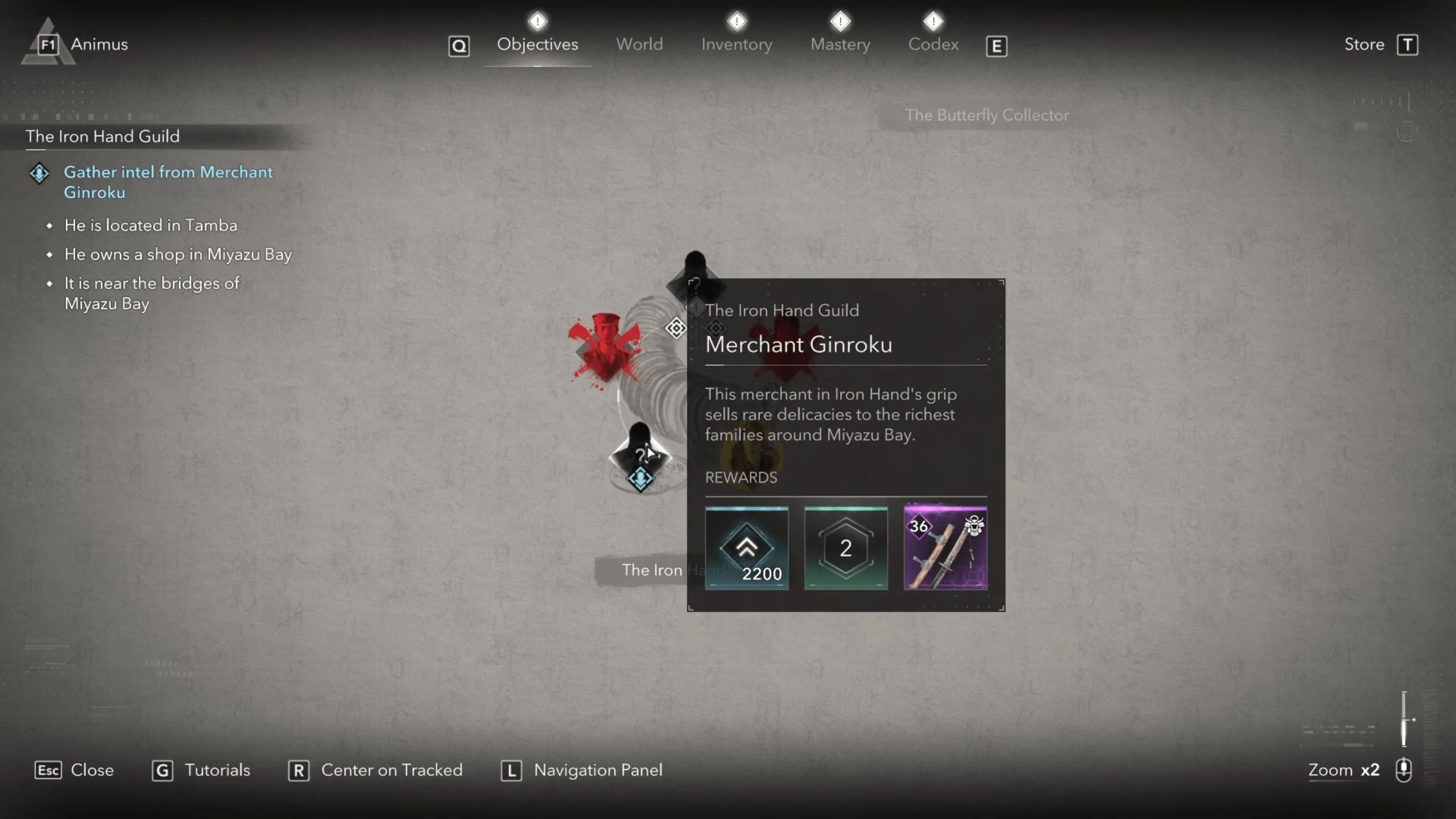Click the Animus logo in top left corner
1456x819 pixels.
pos(47,44)
